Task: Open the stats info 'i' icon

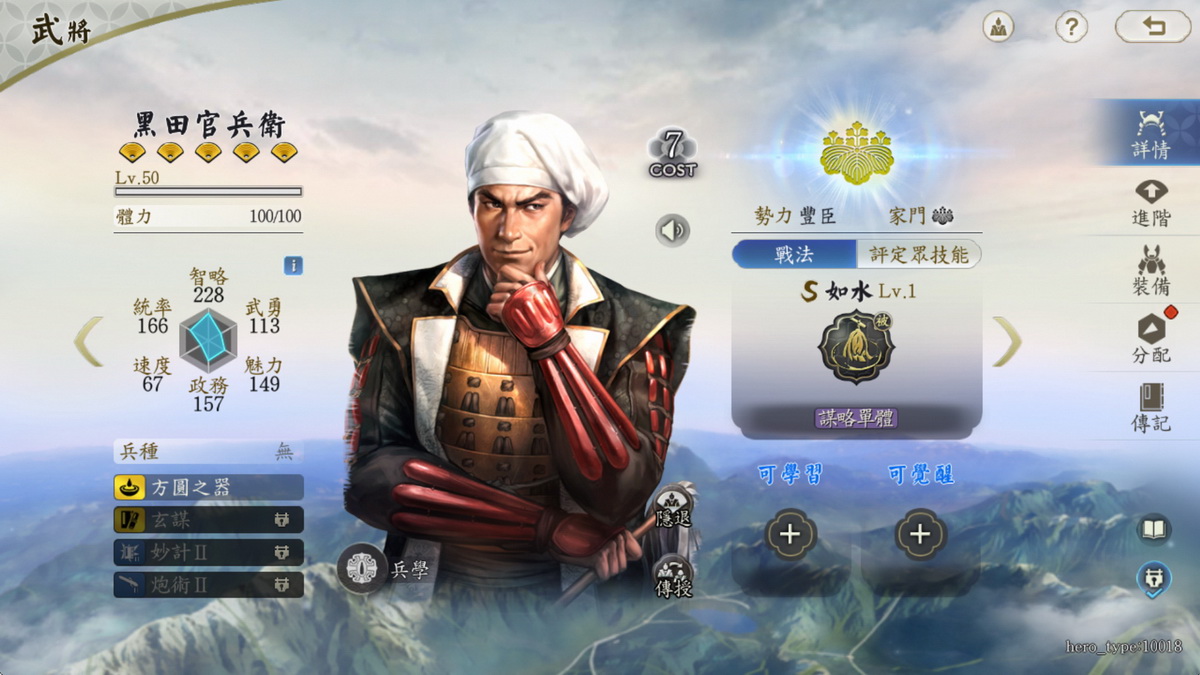Action: pos(293,266)
